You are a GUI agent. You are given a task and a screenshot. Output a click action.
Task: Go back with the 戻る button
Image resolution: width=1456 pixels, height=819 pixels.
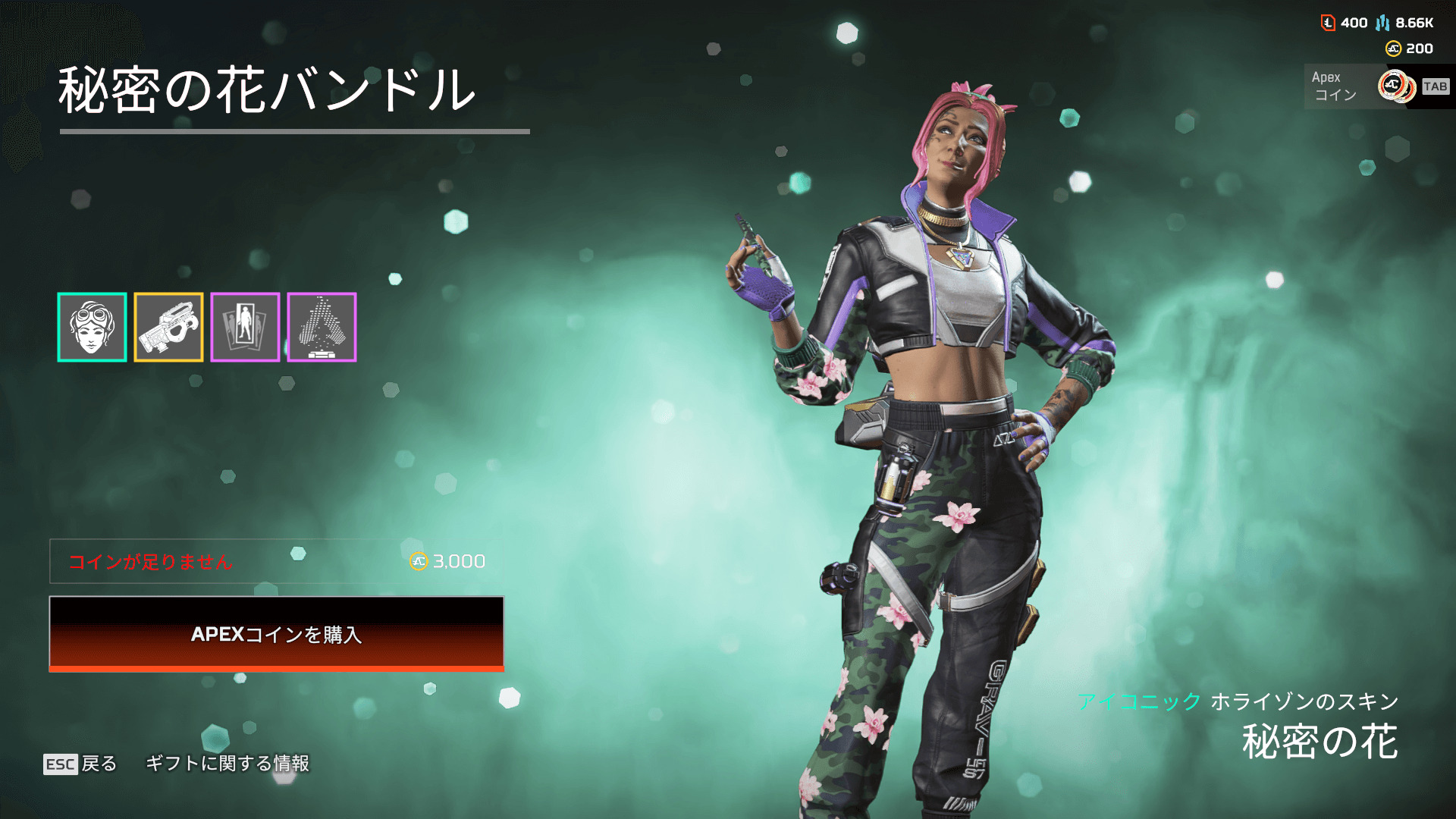click(x=80, y=763)
